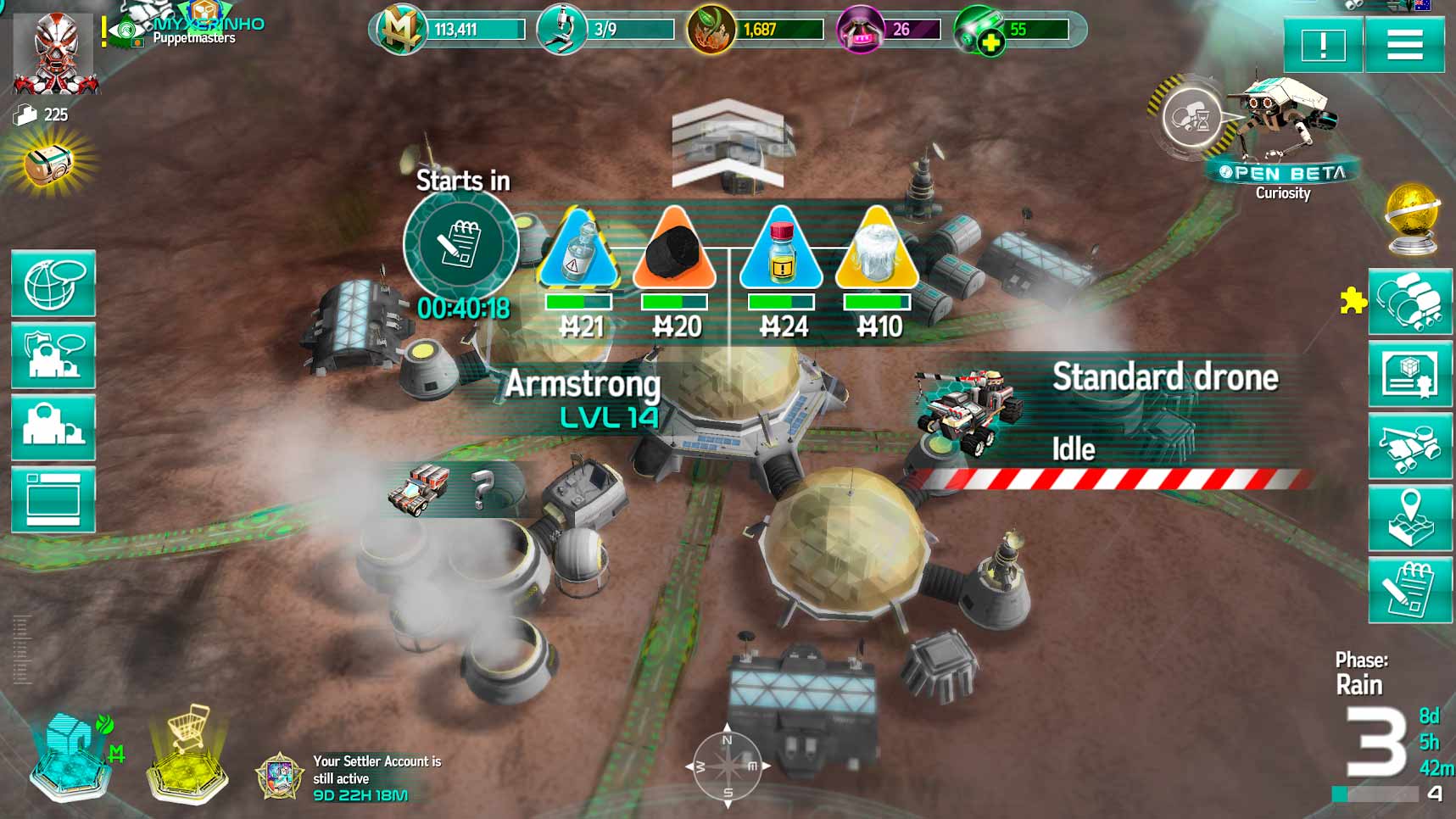Open the yellow shopping cart store
This screenshot has width=1456, height=819.
point(188,753)
